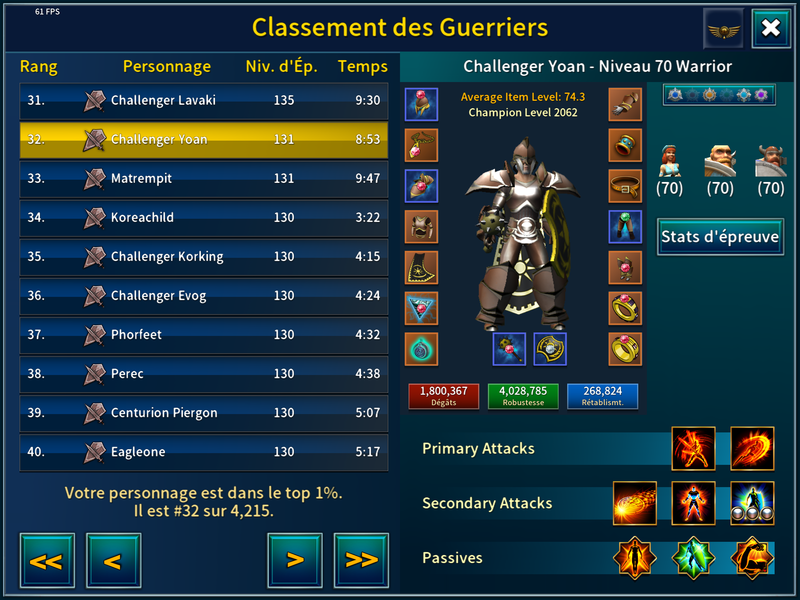This screenshot has width=800, height=600.
Task: Close the Classement des Guerriers window
Action: pos(770,28)
